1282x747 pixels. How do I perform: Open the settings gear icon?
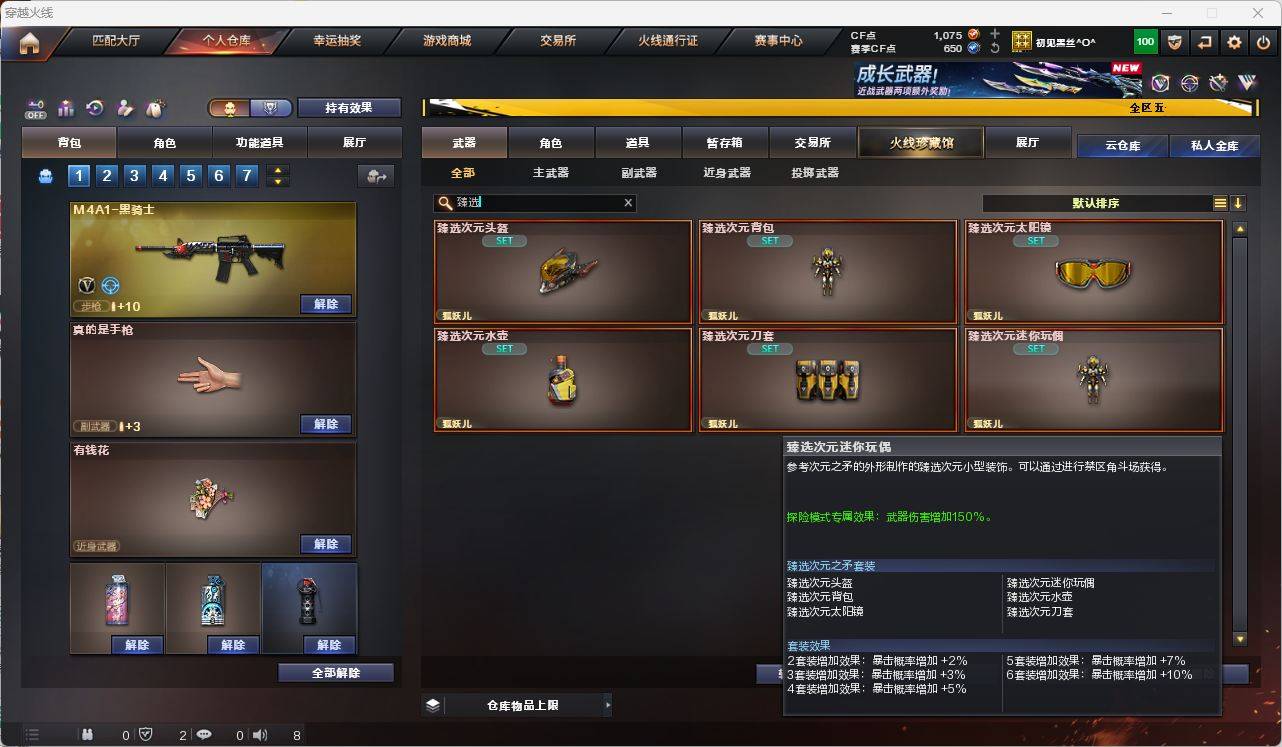1233,42
